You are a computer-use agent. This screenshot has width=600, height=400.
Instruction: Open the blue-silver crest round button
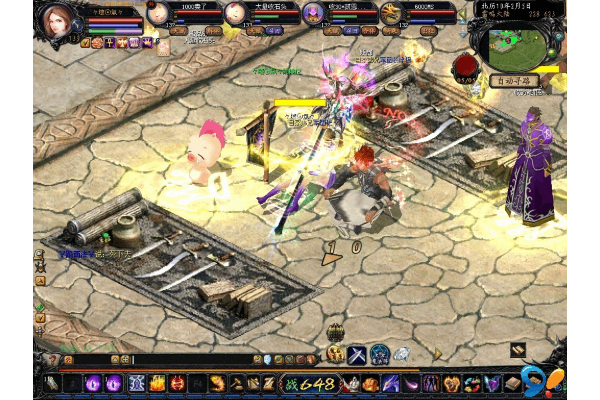[x=379, y=354]
